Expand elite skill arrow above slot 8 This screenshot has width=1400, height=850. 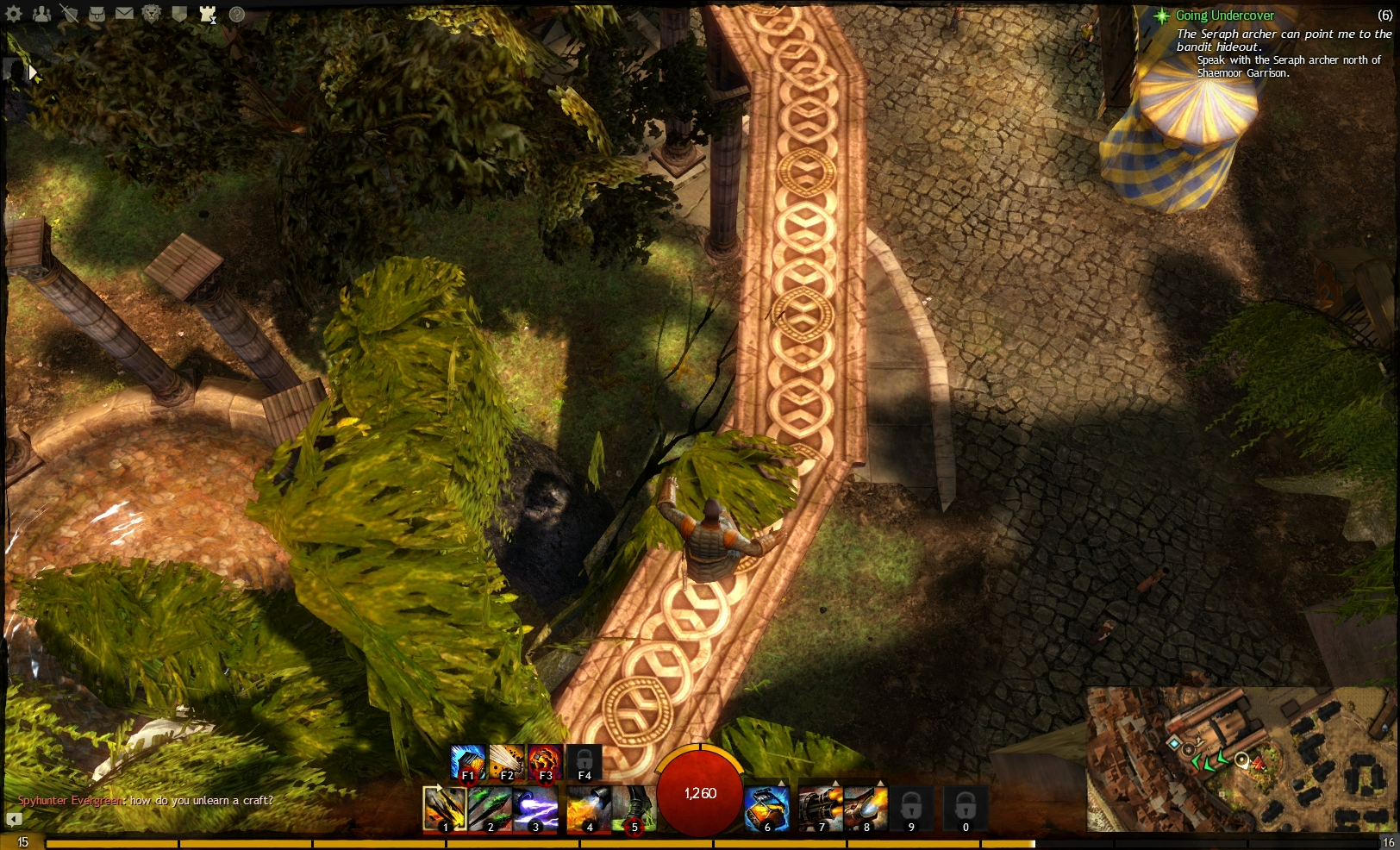click(881, 781)
